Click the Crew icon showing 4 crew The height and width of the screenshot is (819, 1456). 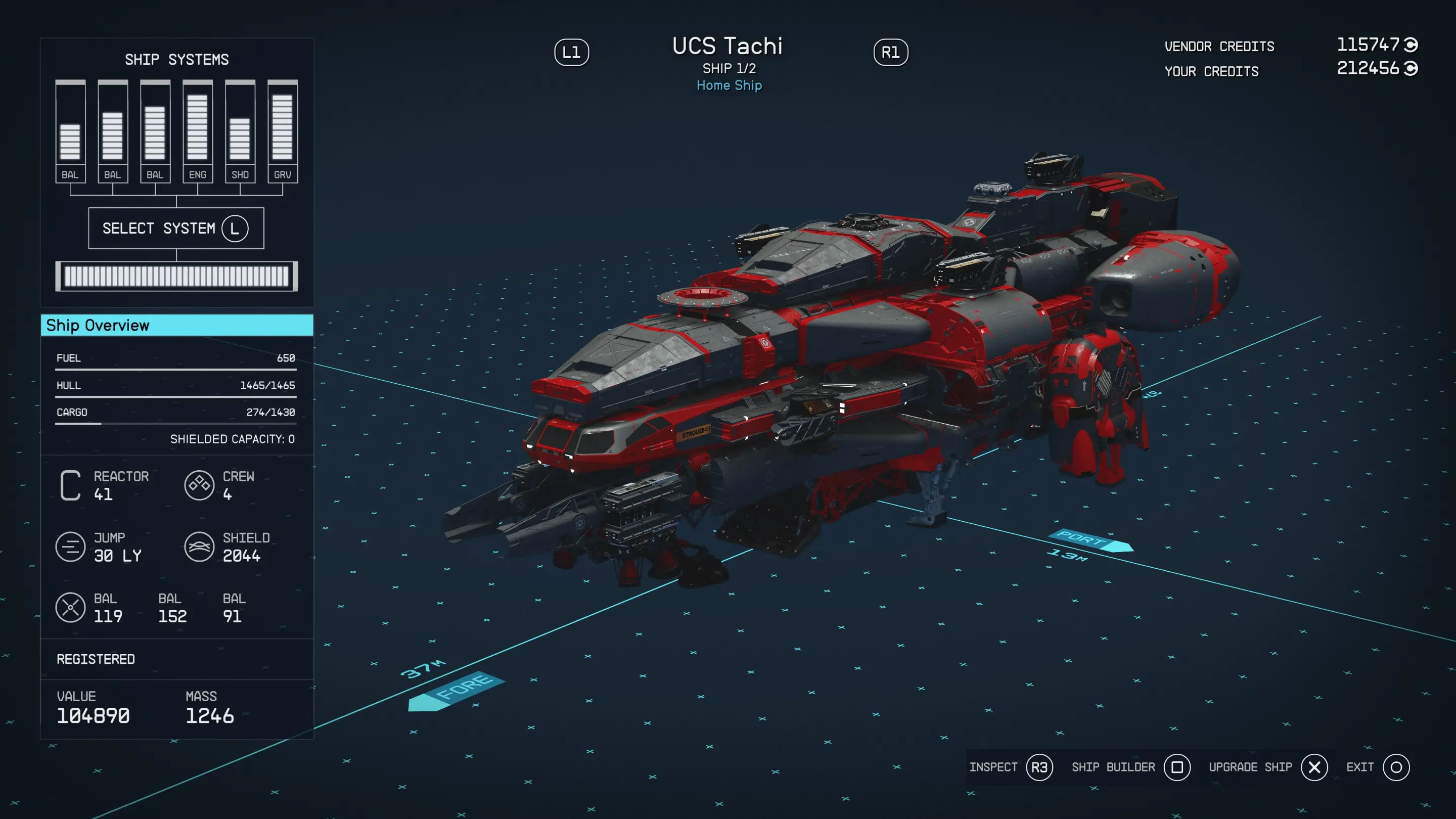tap(198, 486)
